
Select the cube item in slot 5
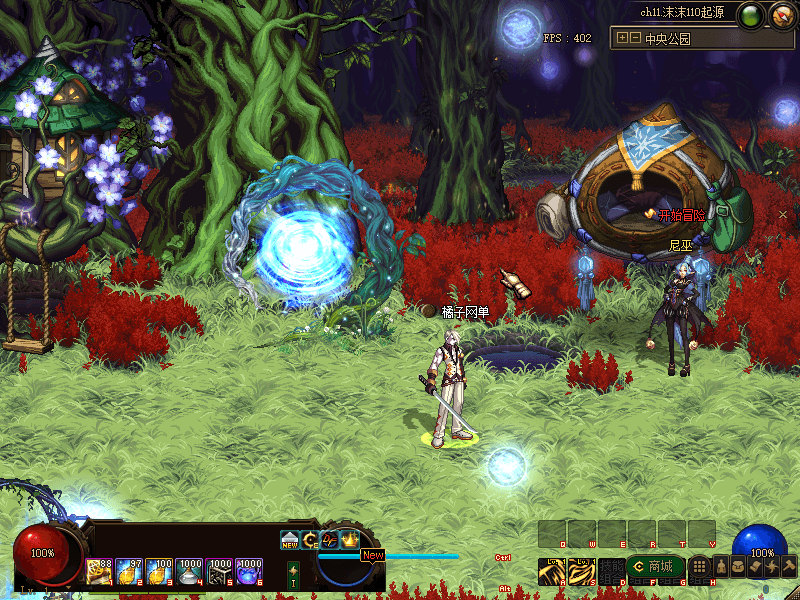219,571
